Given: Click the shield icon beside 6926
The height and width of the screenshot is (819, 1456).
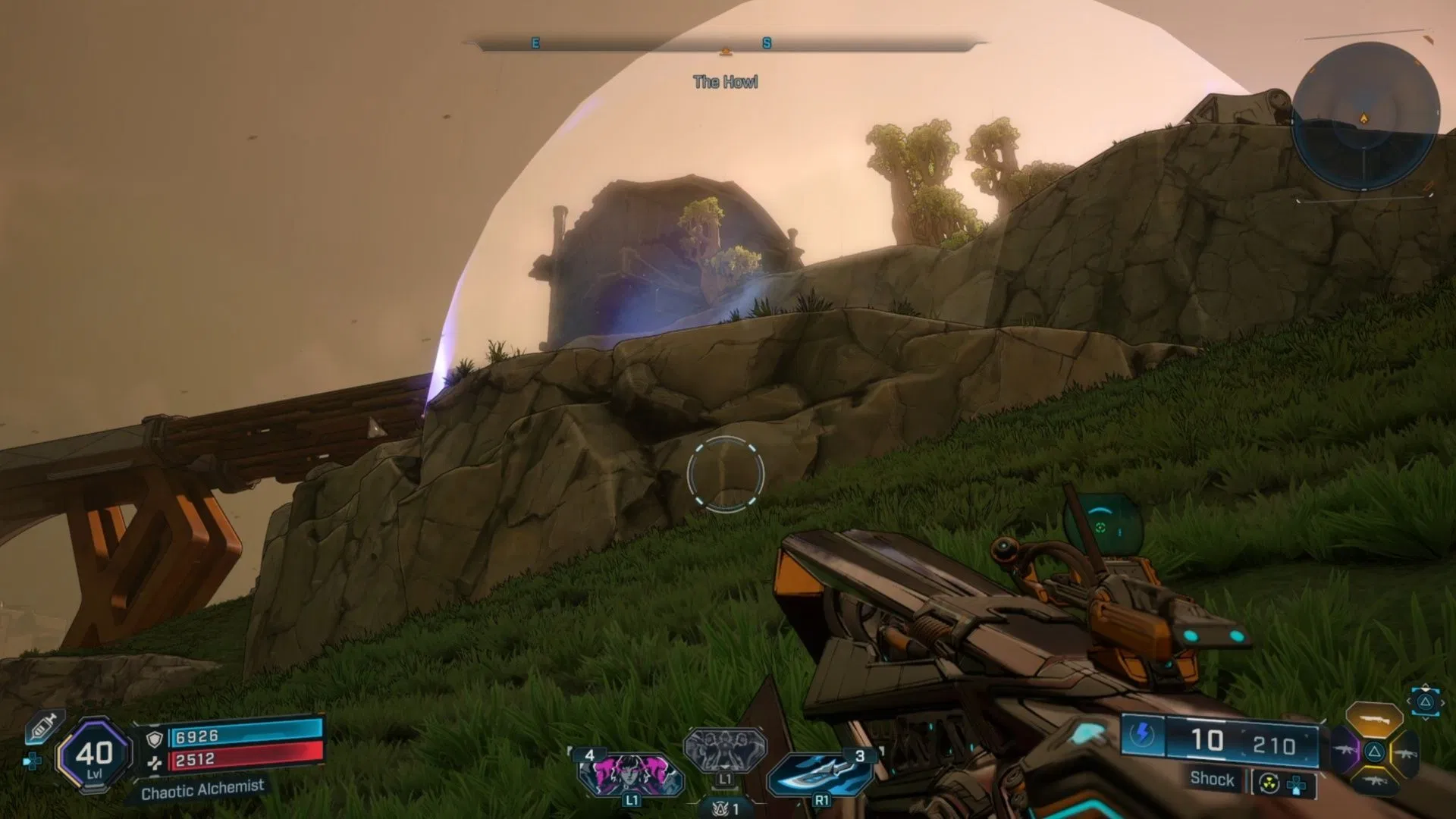Looking at the screenshot, I should click(x=155, y=738).
